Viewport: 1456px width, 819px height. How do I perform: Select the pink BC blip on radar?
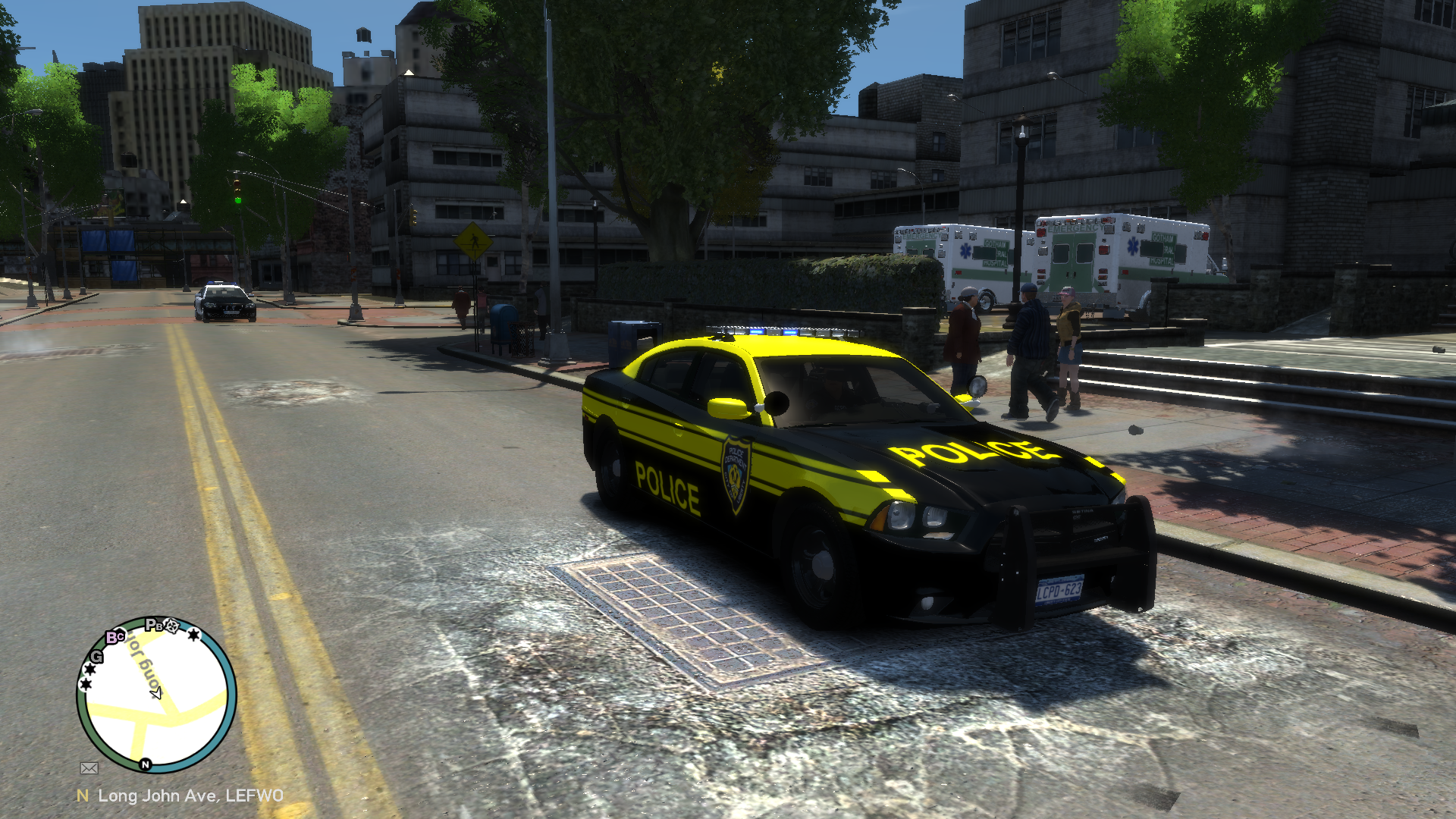coord(115,637)
